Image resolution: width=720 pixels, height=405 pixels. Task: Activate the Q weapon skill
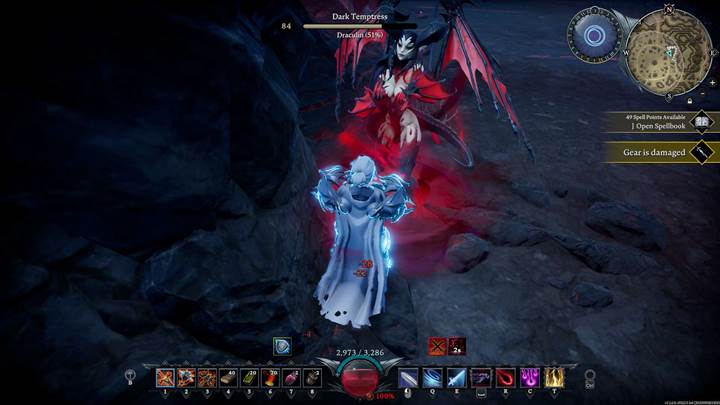432,378
